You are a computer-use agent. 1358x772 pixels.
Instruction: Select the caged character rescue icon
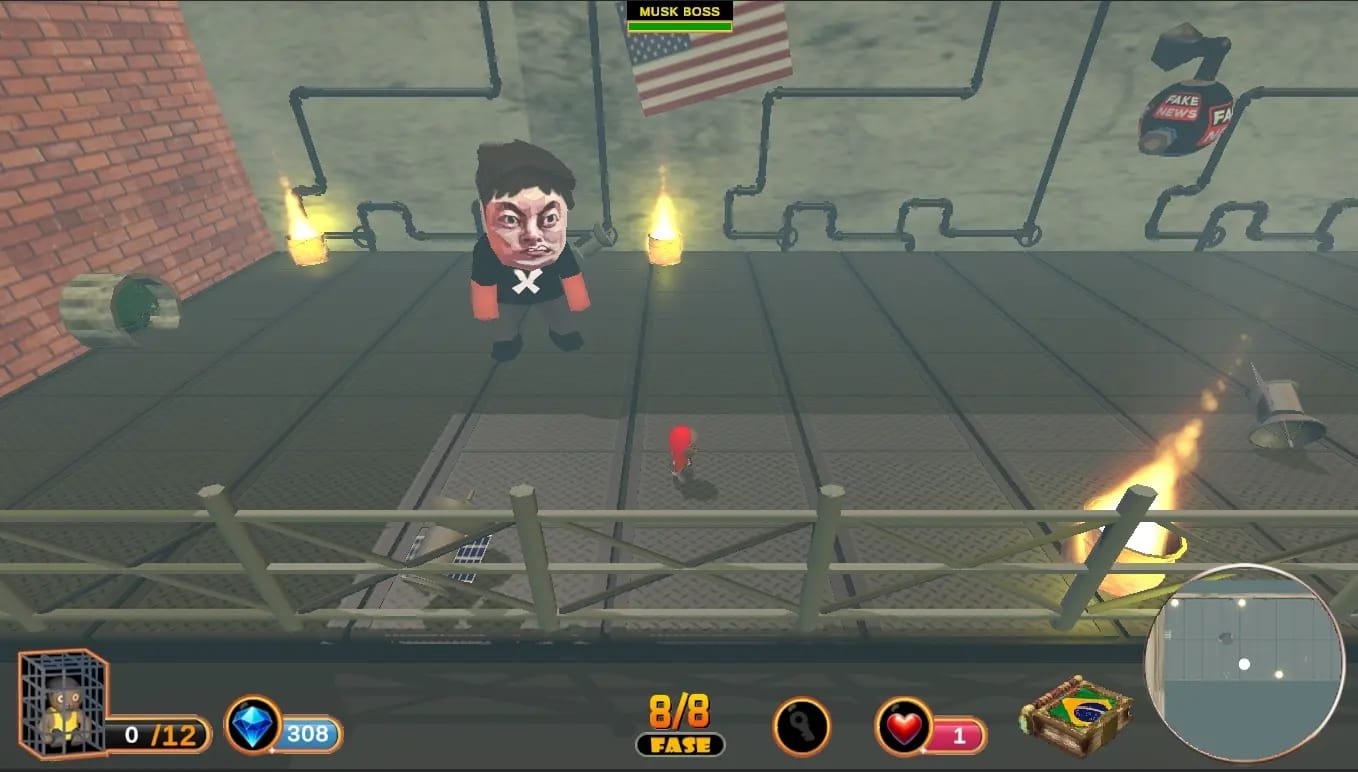(x=62, y=702)
